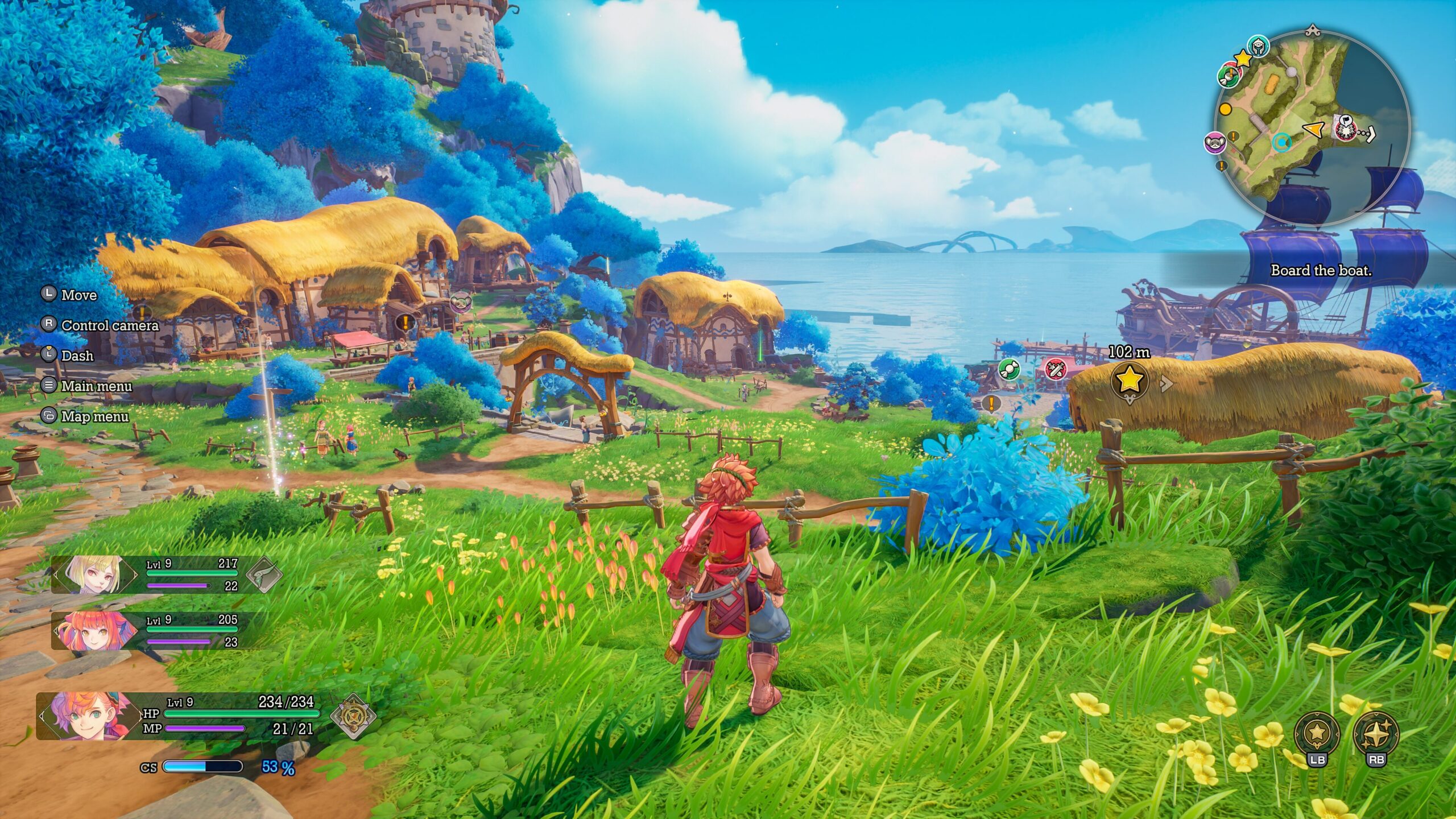Click the diamond class emblem beside the leader's HP bar
1456x819 pixels.
point(353,716)
